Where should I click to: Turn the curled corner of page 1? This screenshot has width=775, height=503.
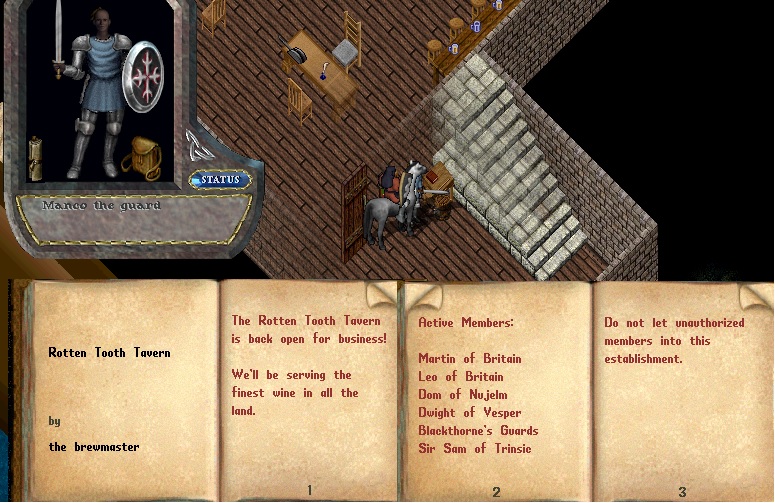click(x=380, y=294)
